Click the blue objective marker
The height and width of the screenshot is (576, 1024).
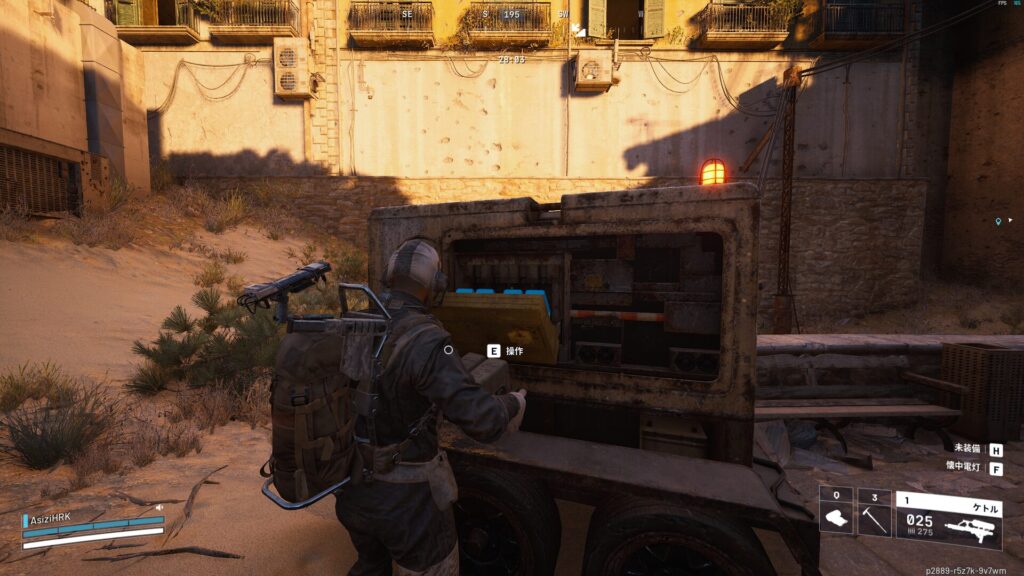click(998, 221)
